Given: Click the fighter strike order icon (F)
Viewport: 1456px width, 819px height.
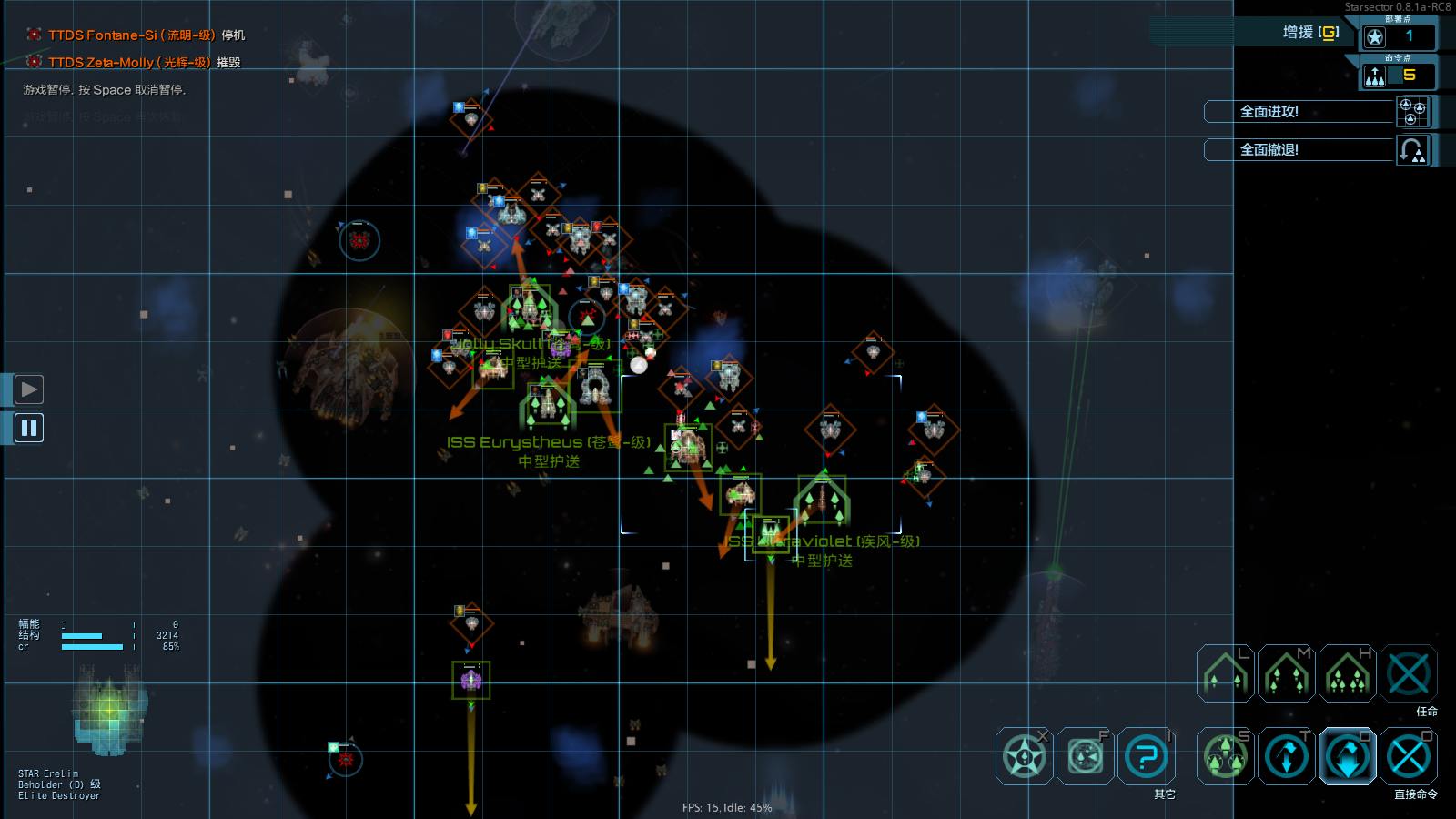Looking at the screenshot, I should pyautogui.click(x=1084, y=756).
